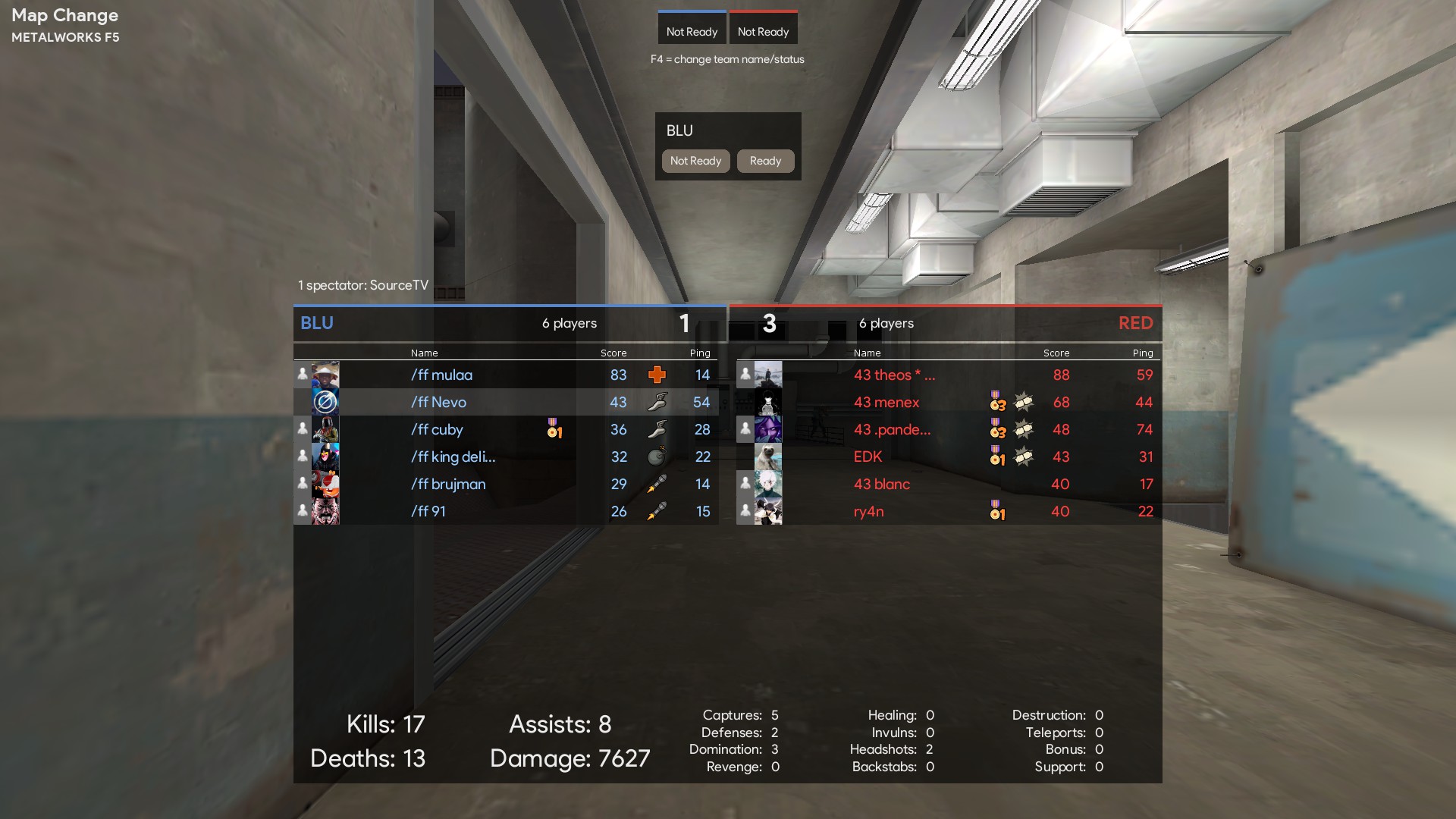Image resolution: width=1456 pixels, height=819 pixels.
Task: Select player /ff 91 on the scoreboard
Action: [428, 511]
